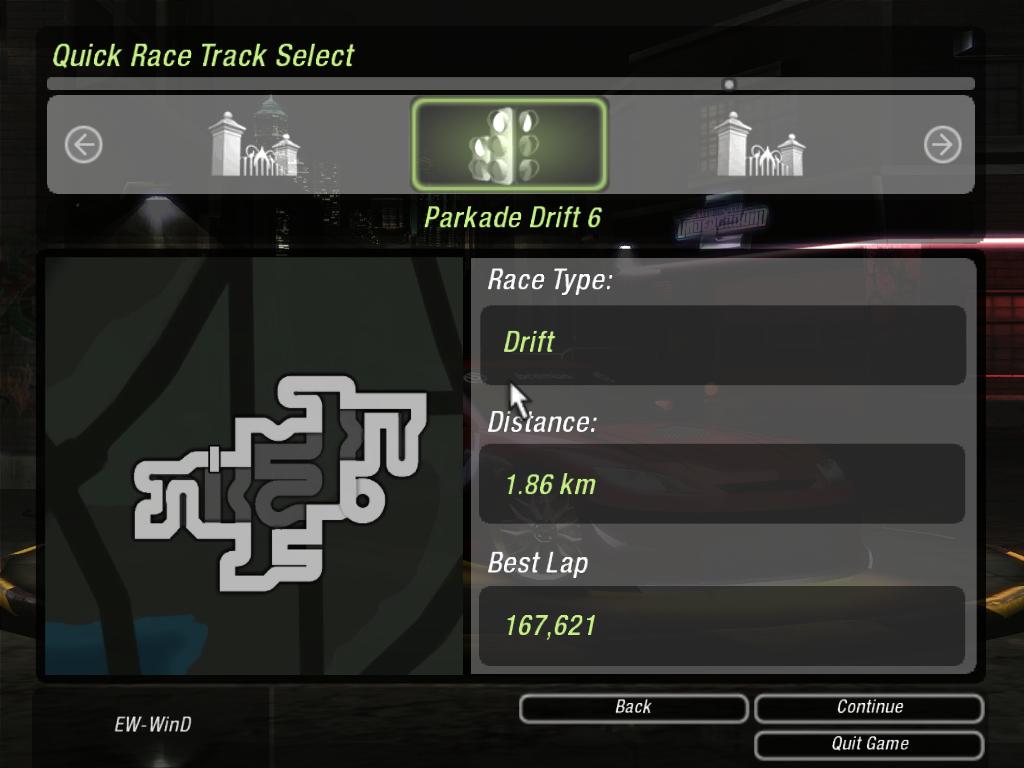
Task: Show the previous track with left arrow
Action: (83, 145)
